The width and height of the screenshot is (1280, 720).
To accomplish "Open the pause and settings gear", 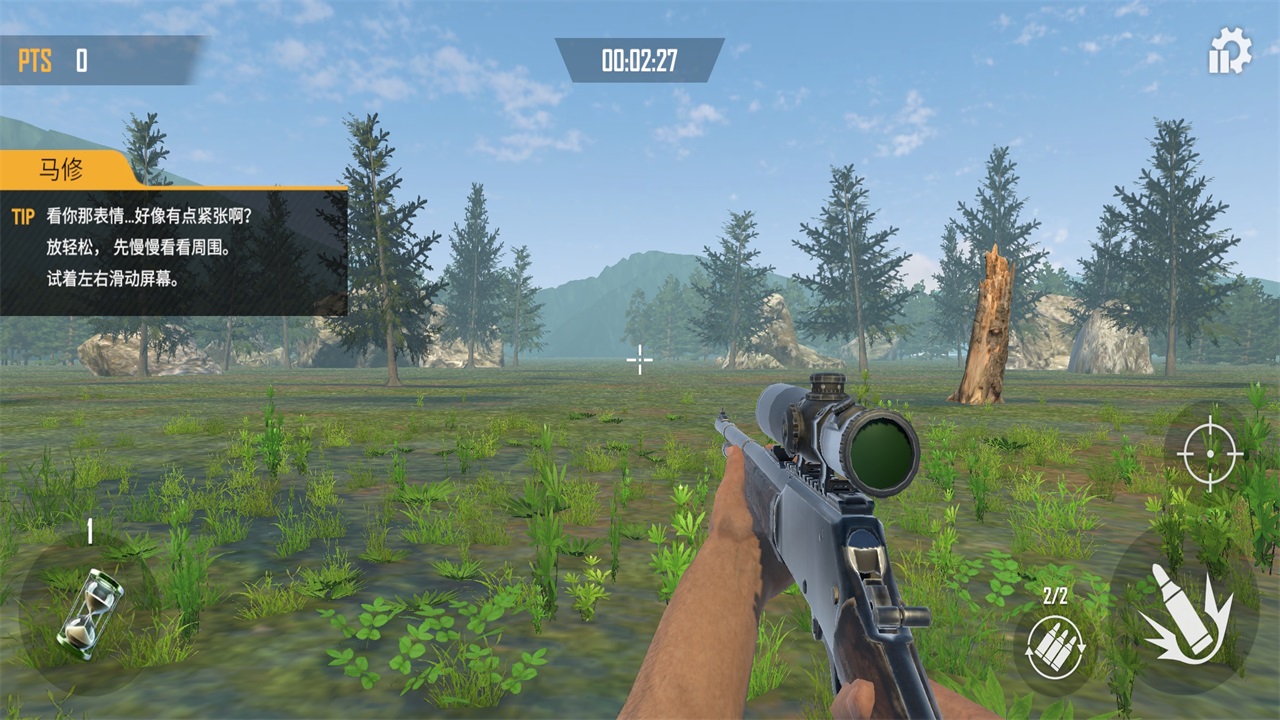I will 1229,51.
